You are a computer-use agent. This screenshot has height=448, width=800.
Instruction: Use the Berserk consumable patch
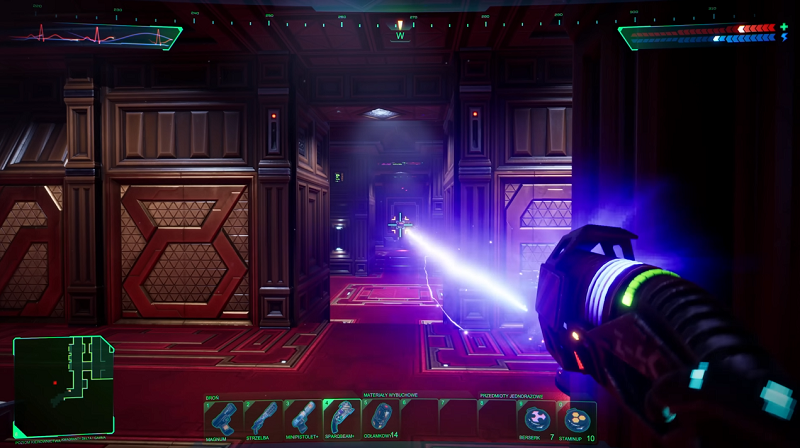point(537,418)
